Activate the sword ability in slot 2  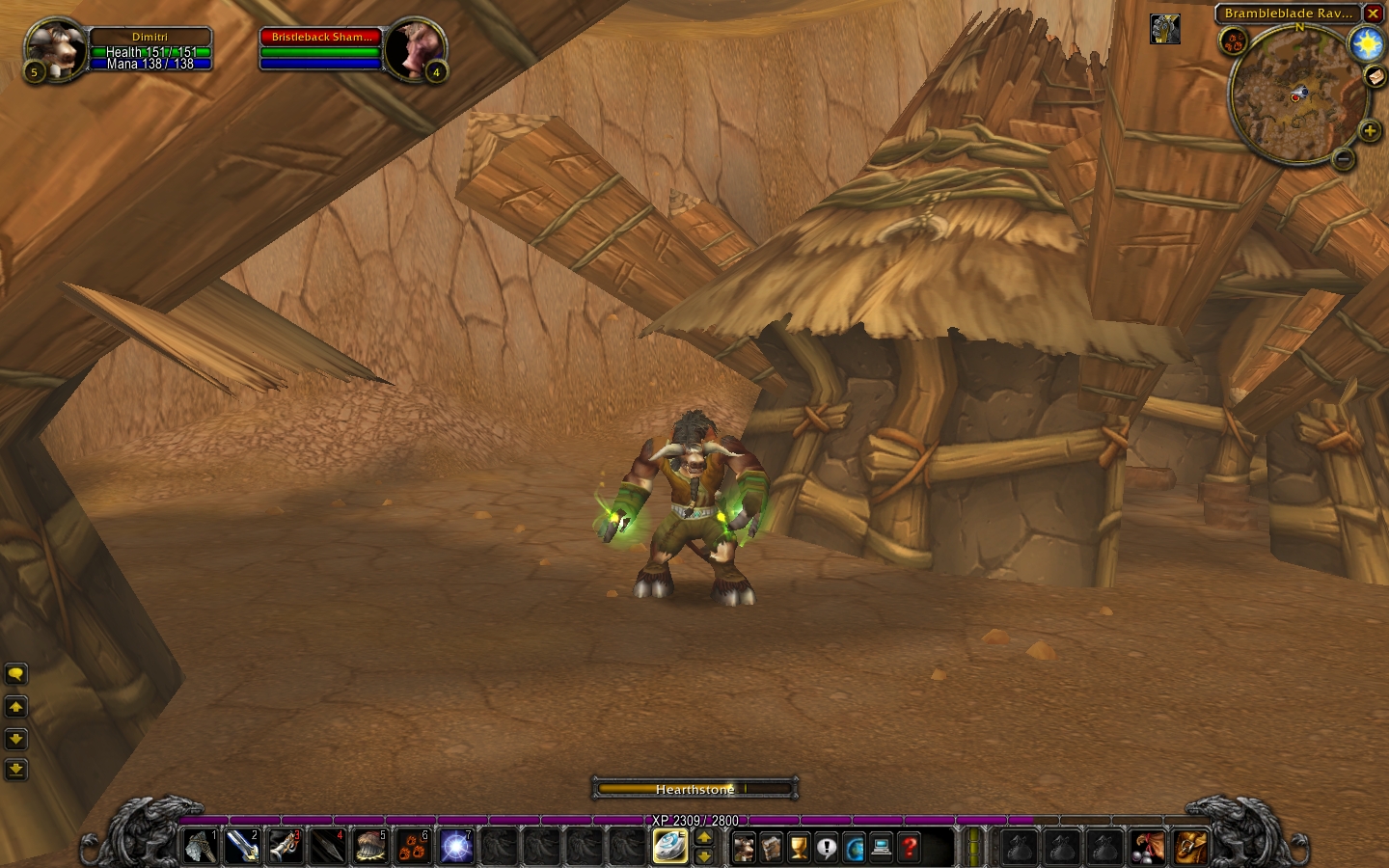243,847
